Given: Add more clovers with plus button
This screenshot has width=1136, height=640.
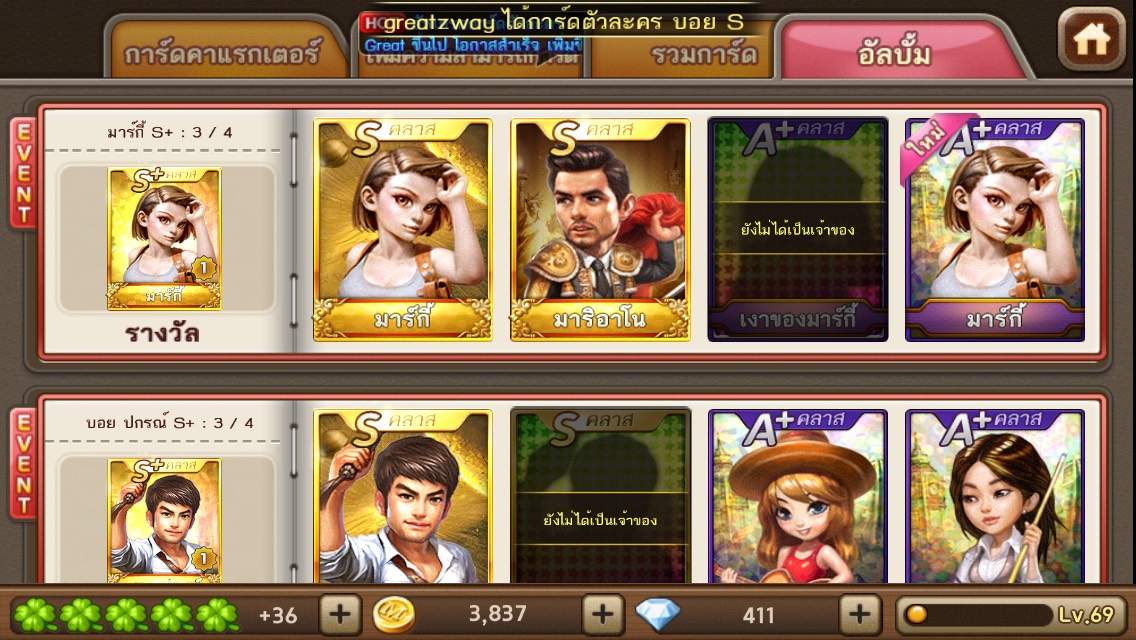Looking at the screenshot, I should (340, 613).
